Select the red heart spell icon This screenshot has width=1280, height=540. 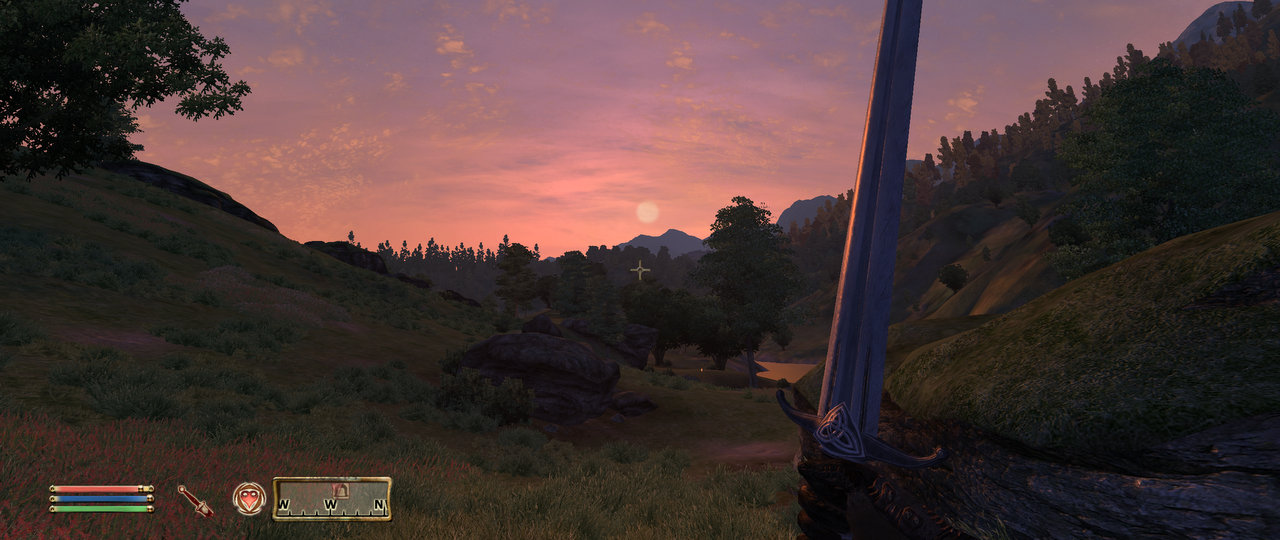coord(249,498)
